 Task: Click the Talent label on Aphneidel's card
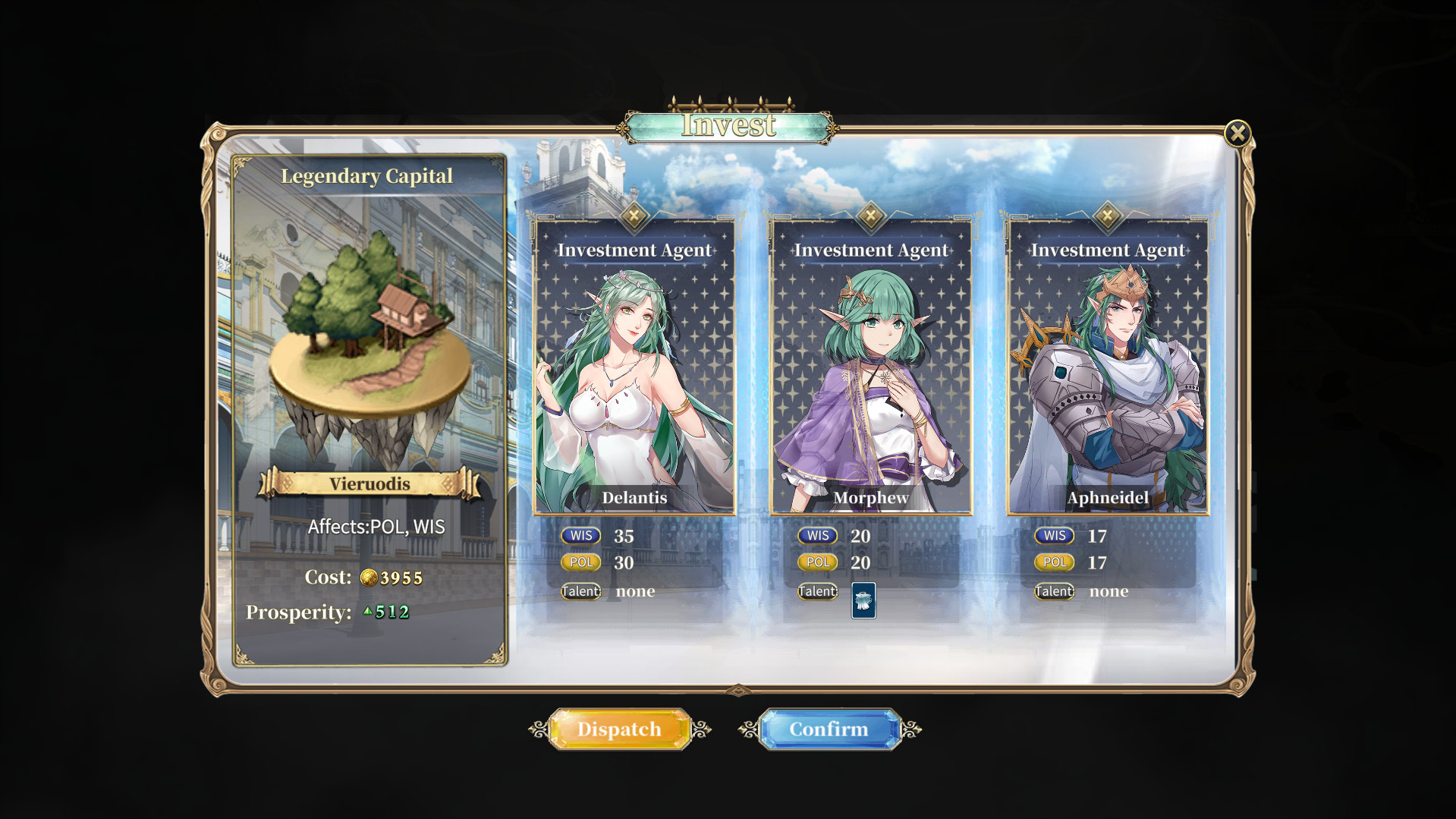point(1054,591)
